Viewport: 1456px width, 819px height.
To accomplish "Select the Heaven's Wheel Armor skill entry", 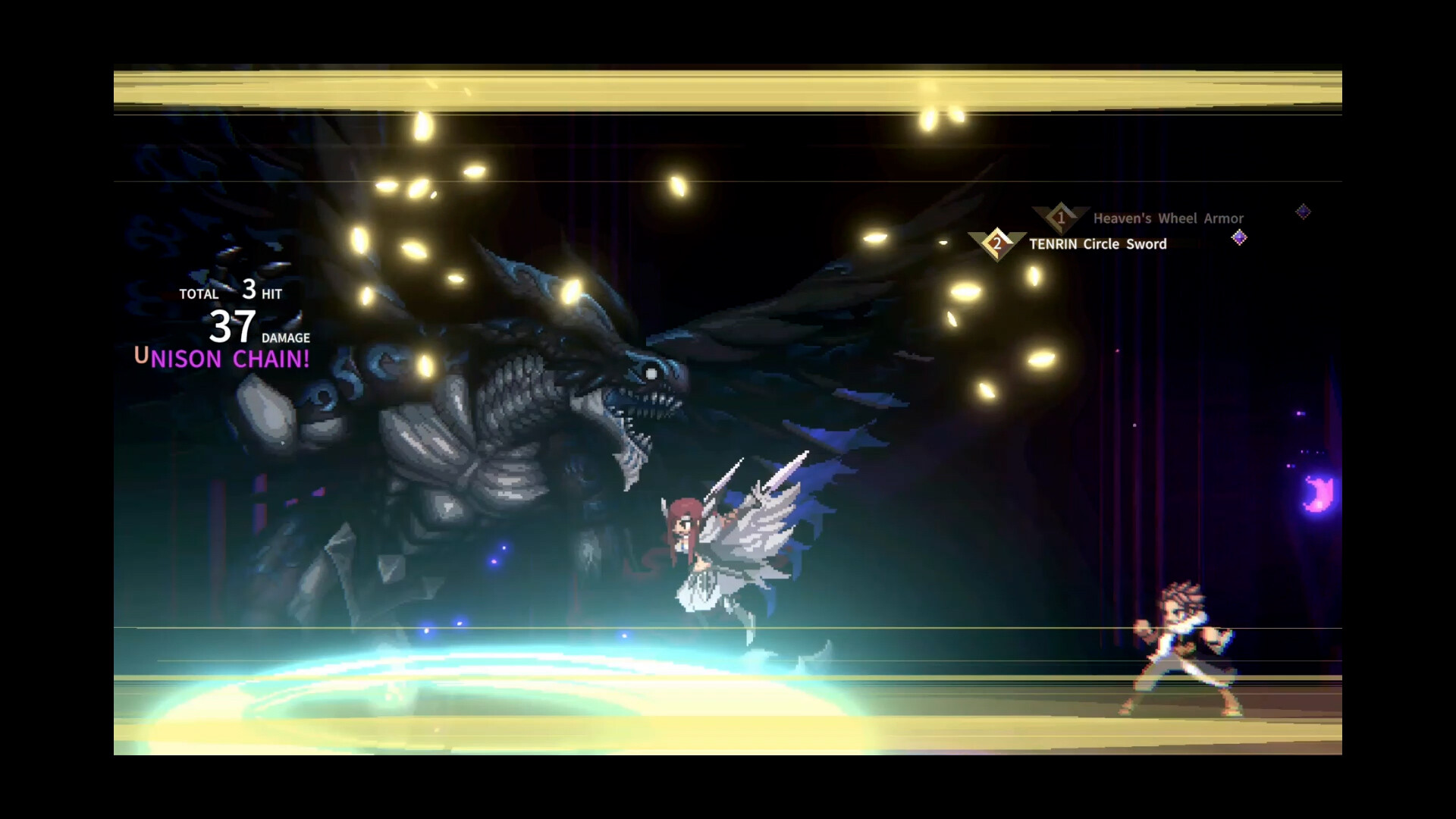I will [x=1168, y=218].
